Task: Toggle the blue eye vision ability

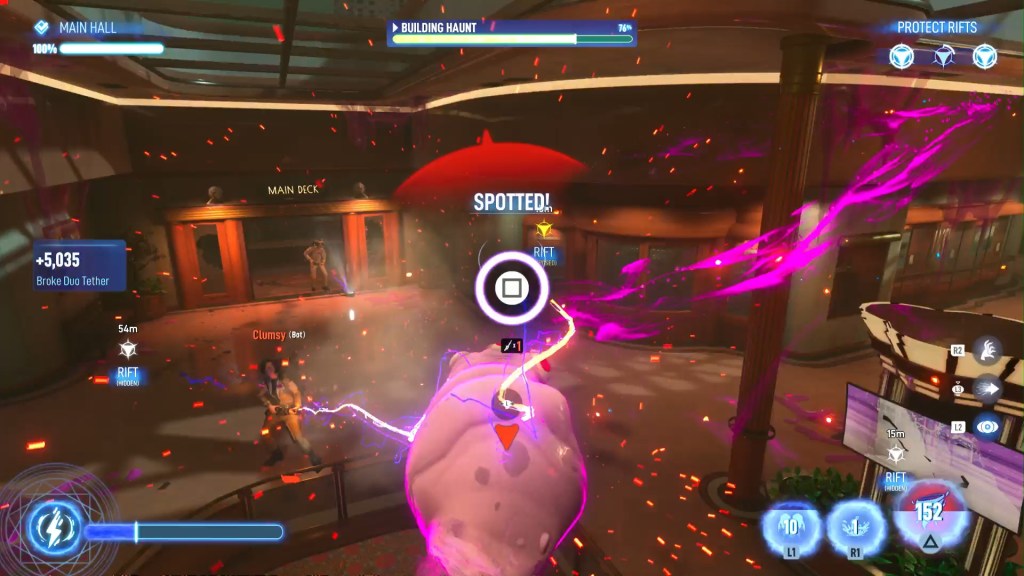Action: click(986, 426)
